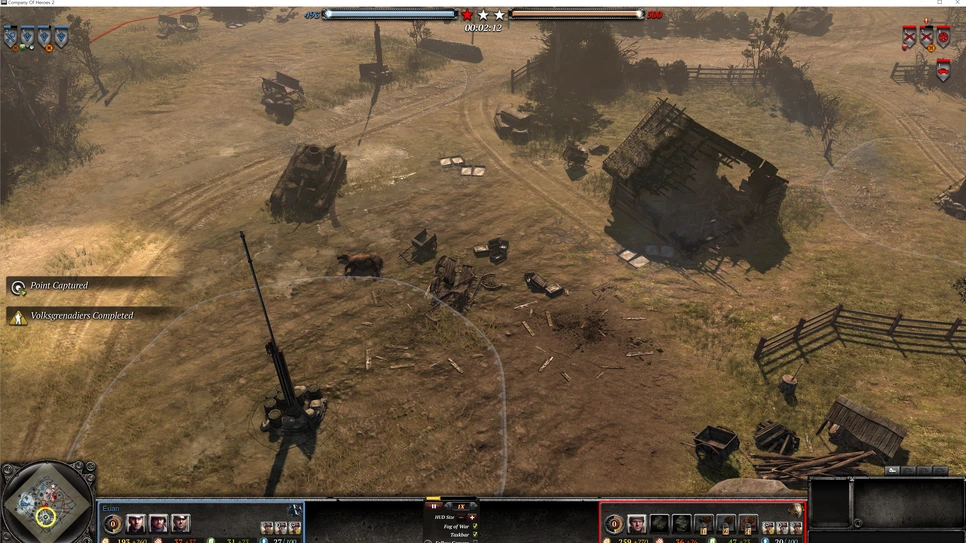Maximize the game window
Screen dimensions: 966x543
point(940,3)
